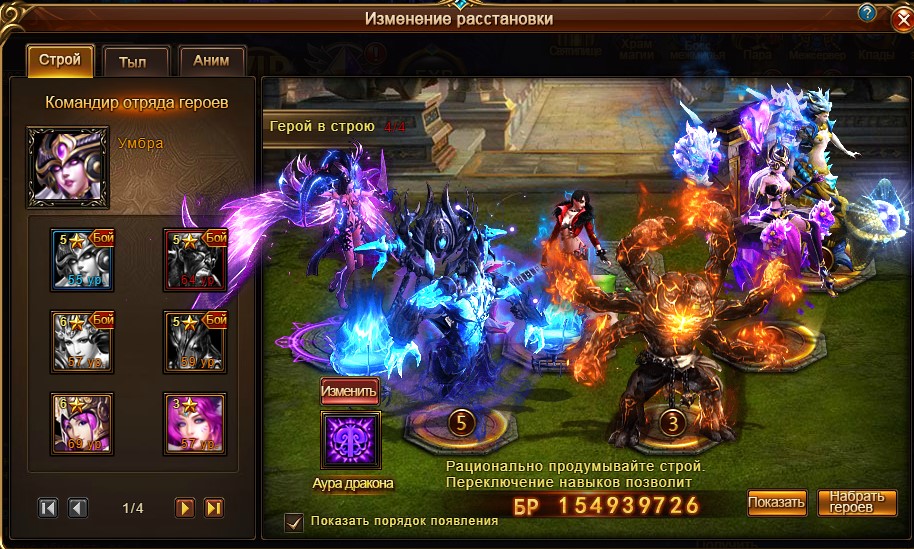This screenshot has height=549, width=914.
Task: Open help with the question mark button
Action: click(x=867, y=12)
